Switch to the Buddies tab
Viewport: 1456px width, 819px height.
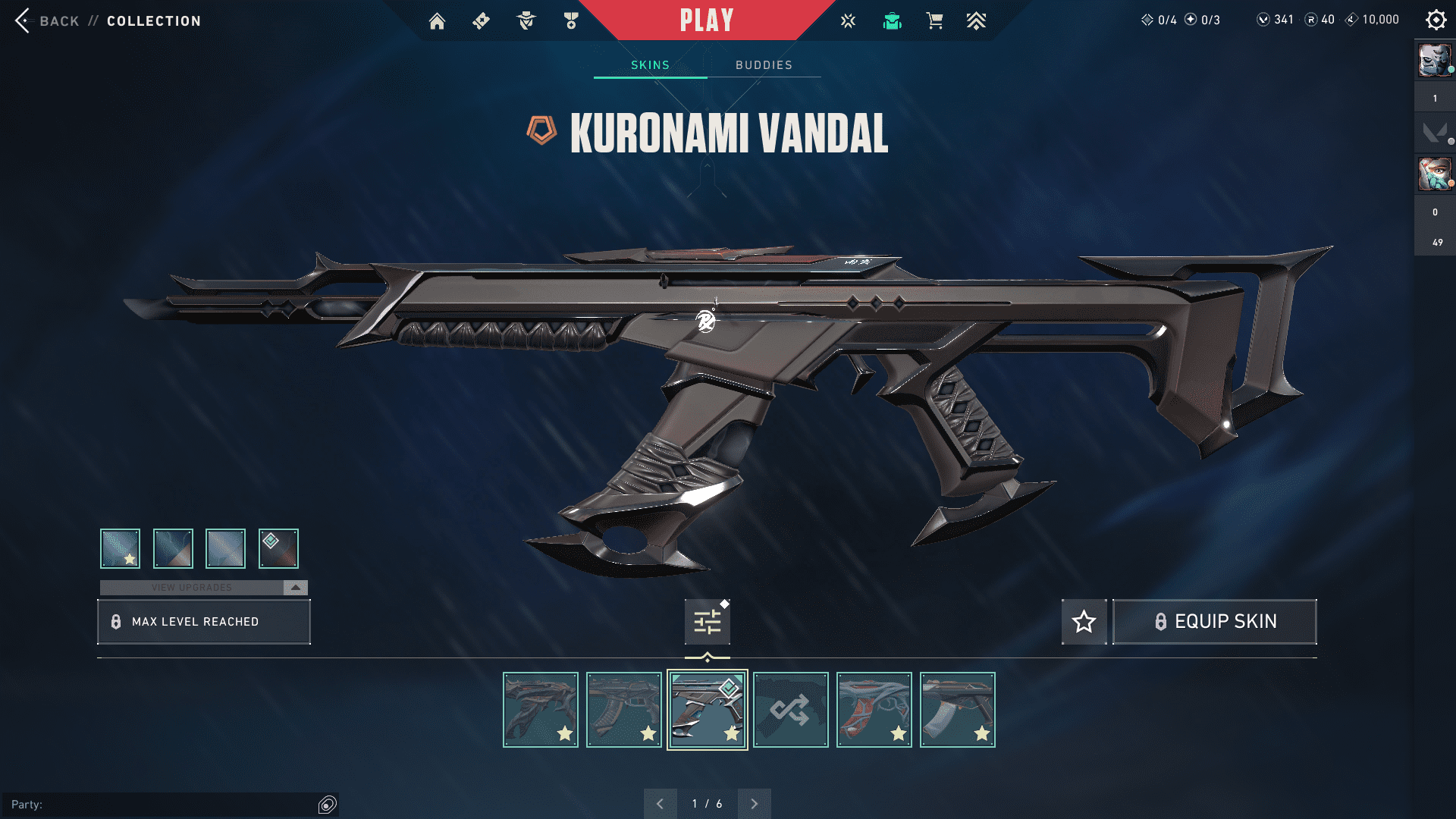click(764, 65)
